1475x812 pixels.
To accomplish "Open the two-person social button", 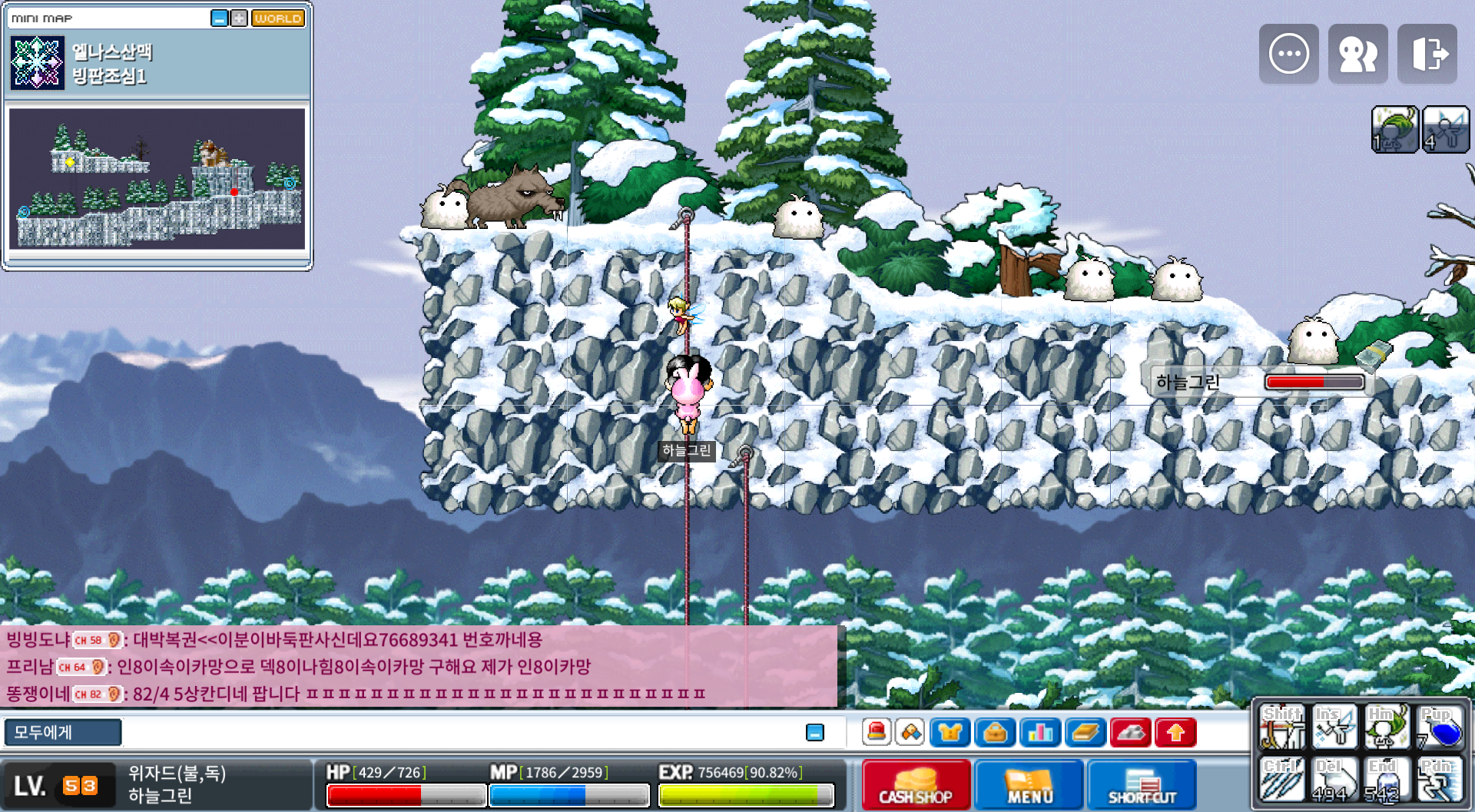I will point(1357,54).
